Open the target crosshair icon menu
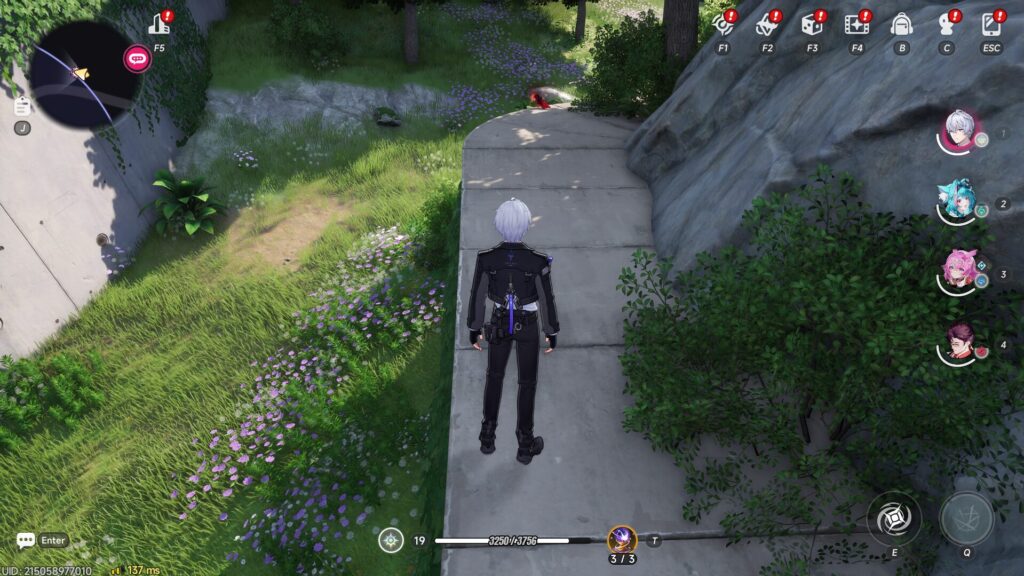1024x576 pixels. (x=722, y=25)
